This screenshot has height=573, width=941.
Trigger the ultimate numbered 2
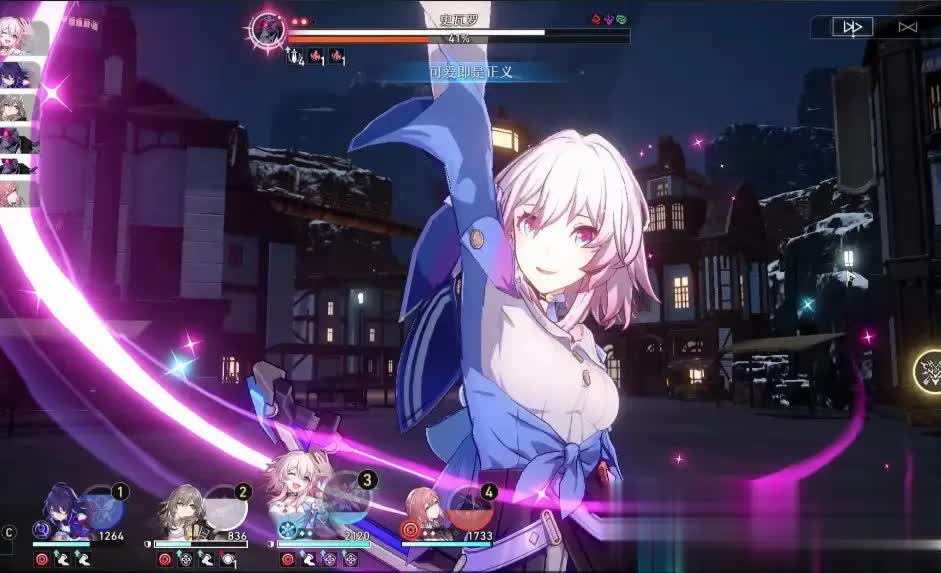coord(226,507)
